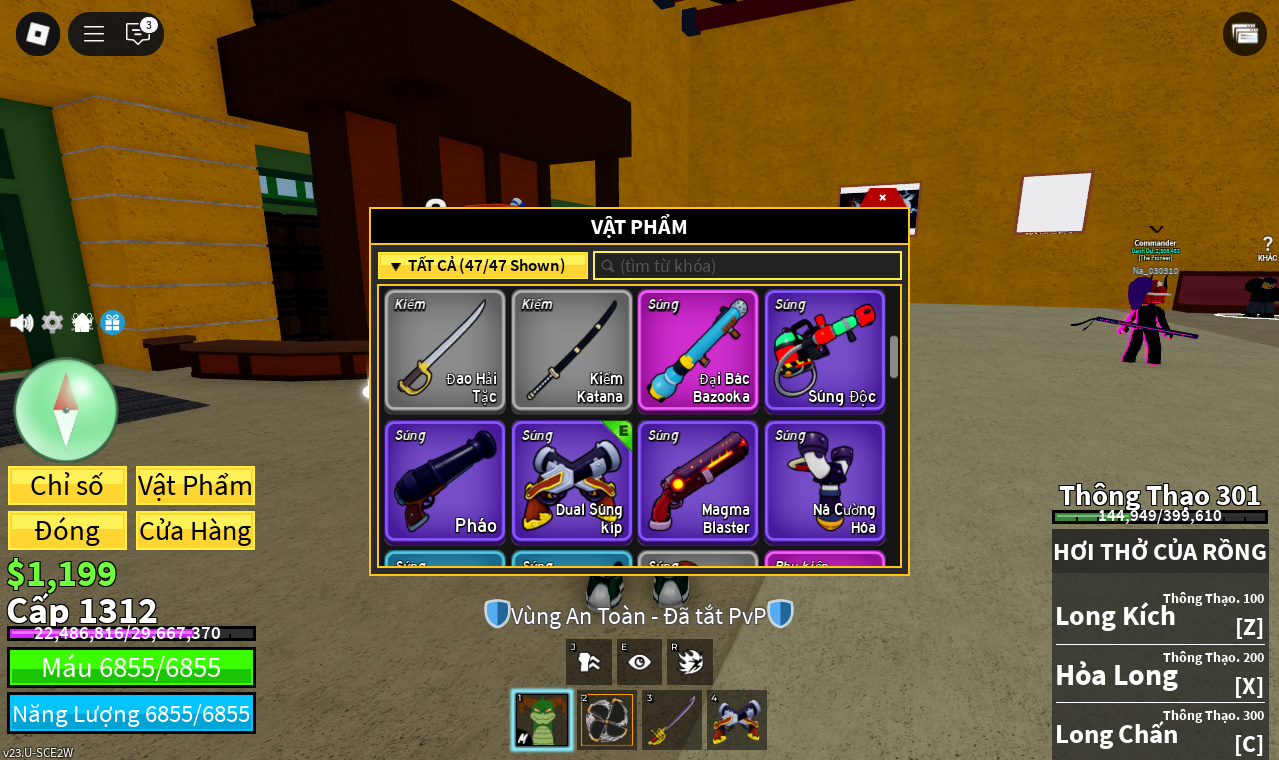Select the sword in hotbar slot 3
Screen dimensions: 1279x760
tap(672, 720)
